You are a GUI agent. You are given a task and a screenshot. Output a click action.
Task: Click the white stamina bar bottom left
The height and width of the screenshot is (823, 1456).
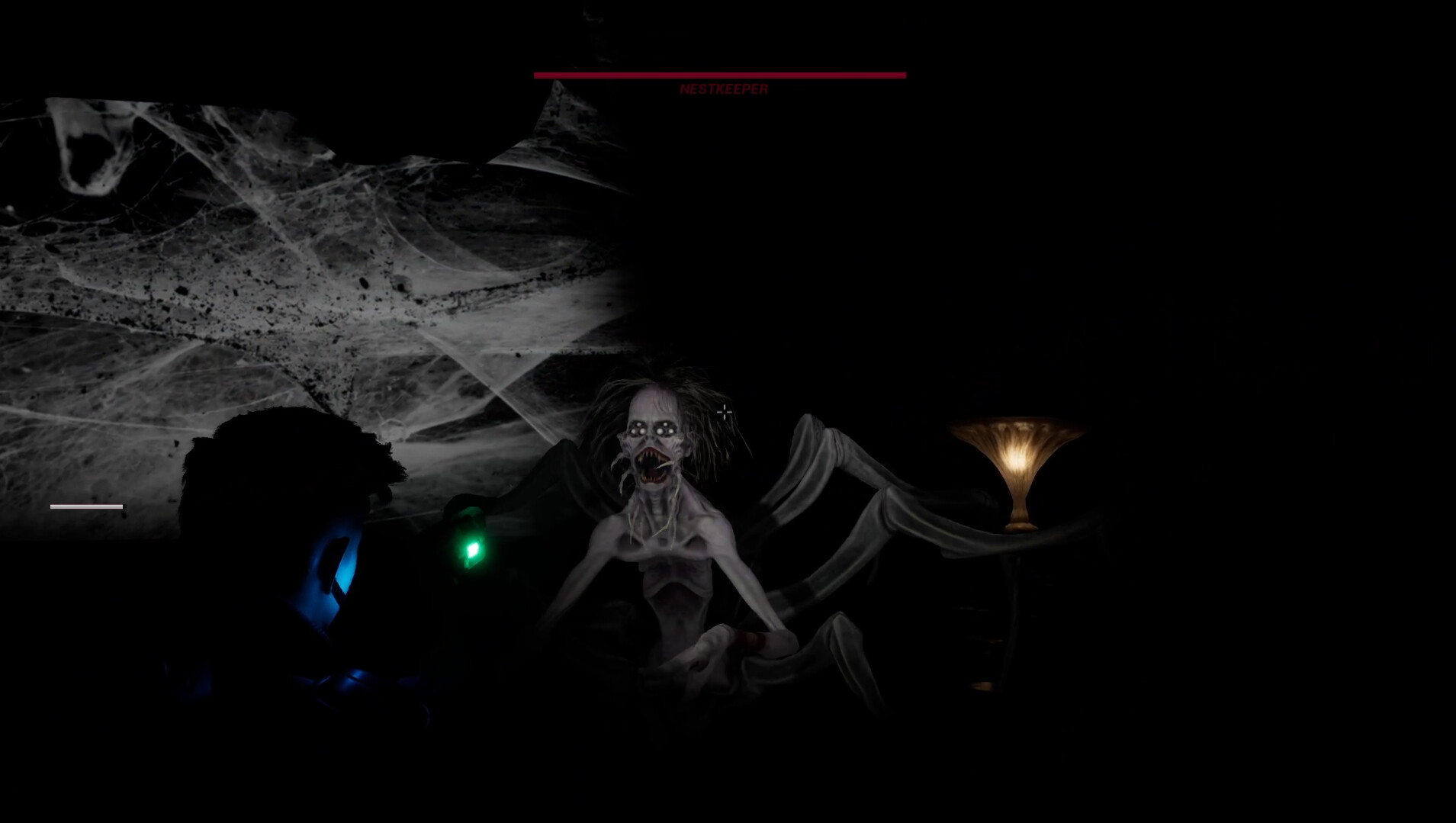coord(85,505)
